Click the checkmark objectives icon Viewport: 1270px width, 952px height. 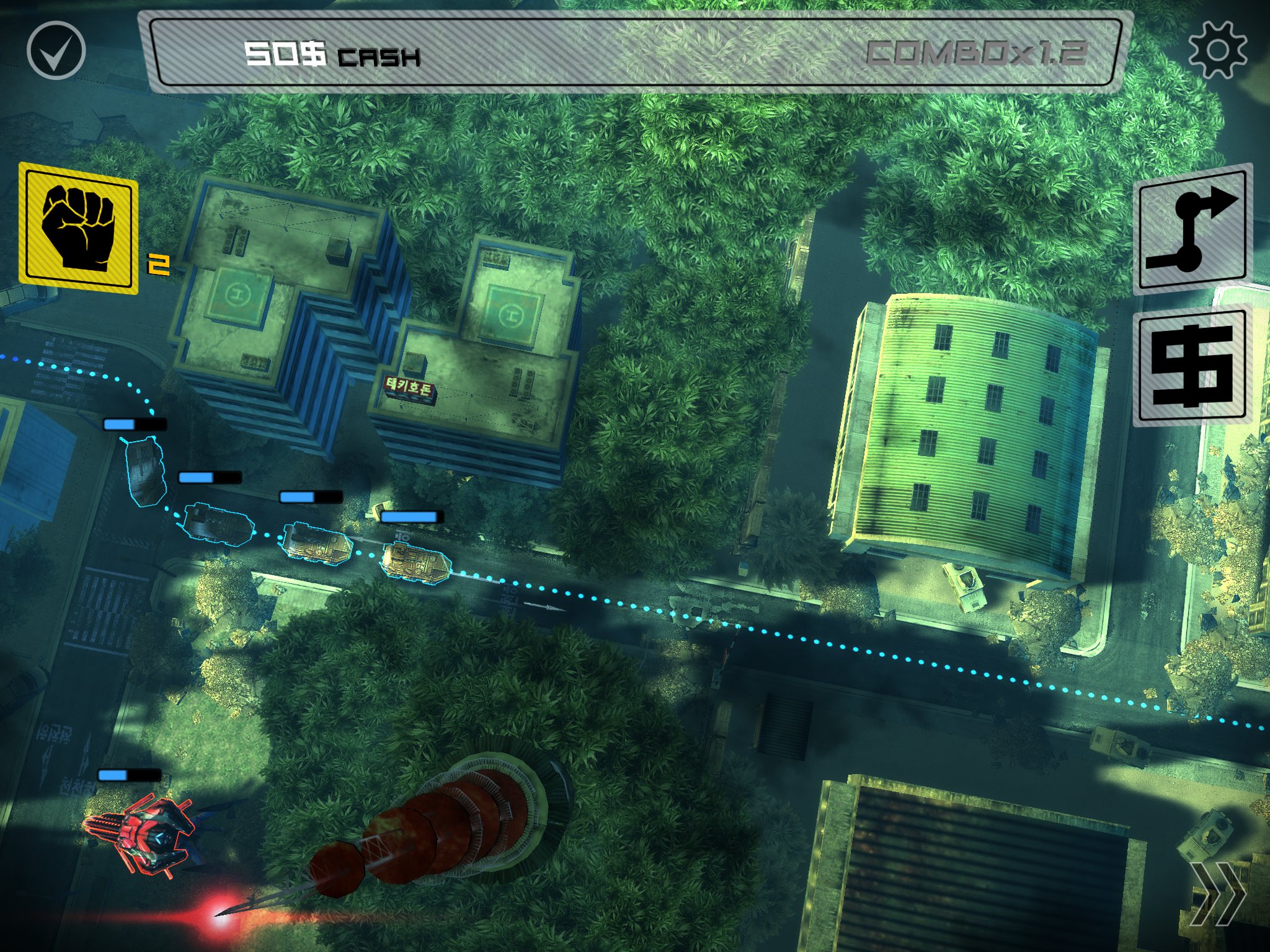tap(56, 50)
